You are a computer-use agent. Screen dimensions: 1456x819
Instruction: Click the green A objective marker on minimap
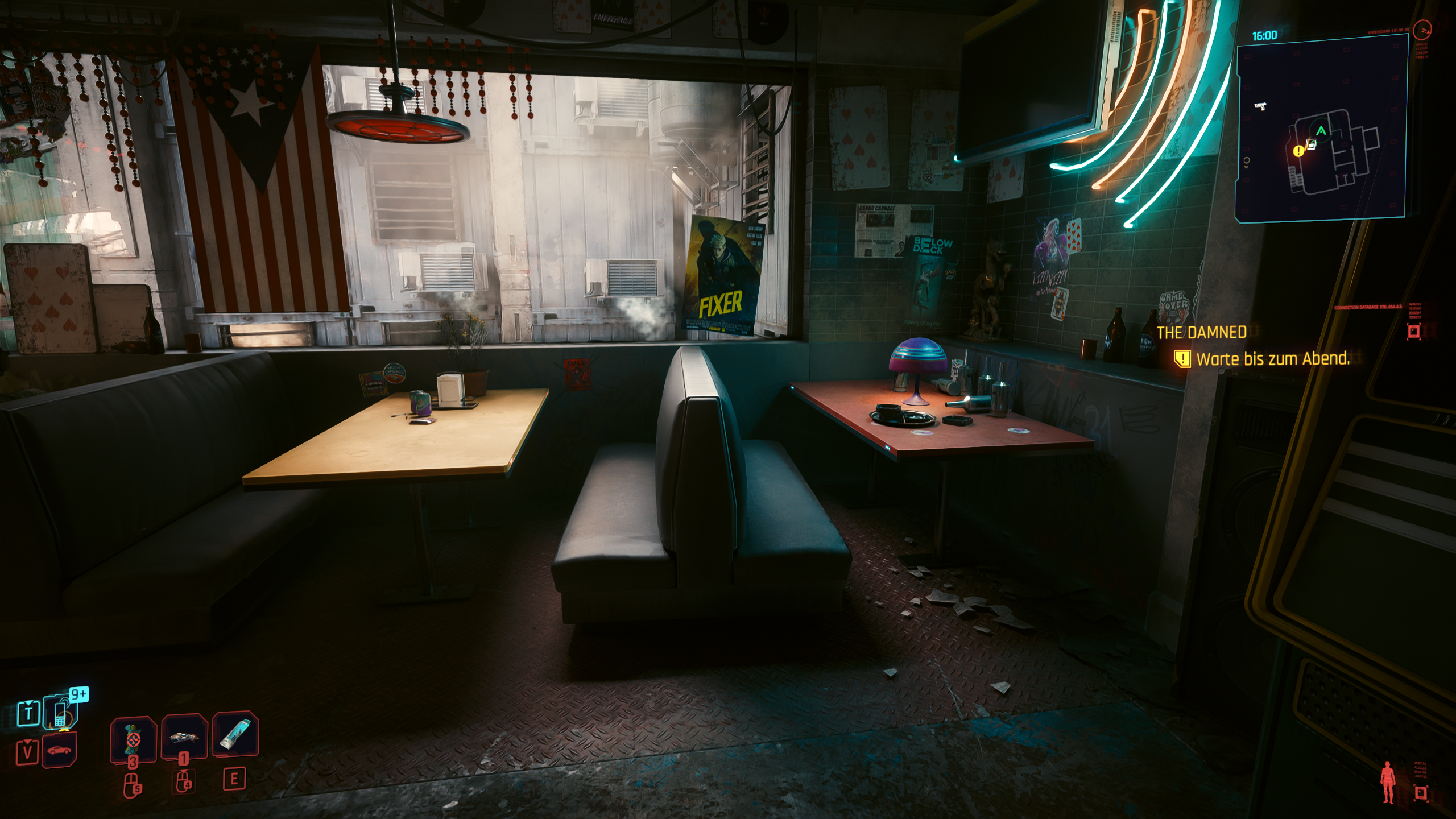(1321, 130)
